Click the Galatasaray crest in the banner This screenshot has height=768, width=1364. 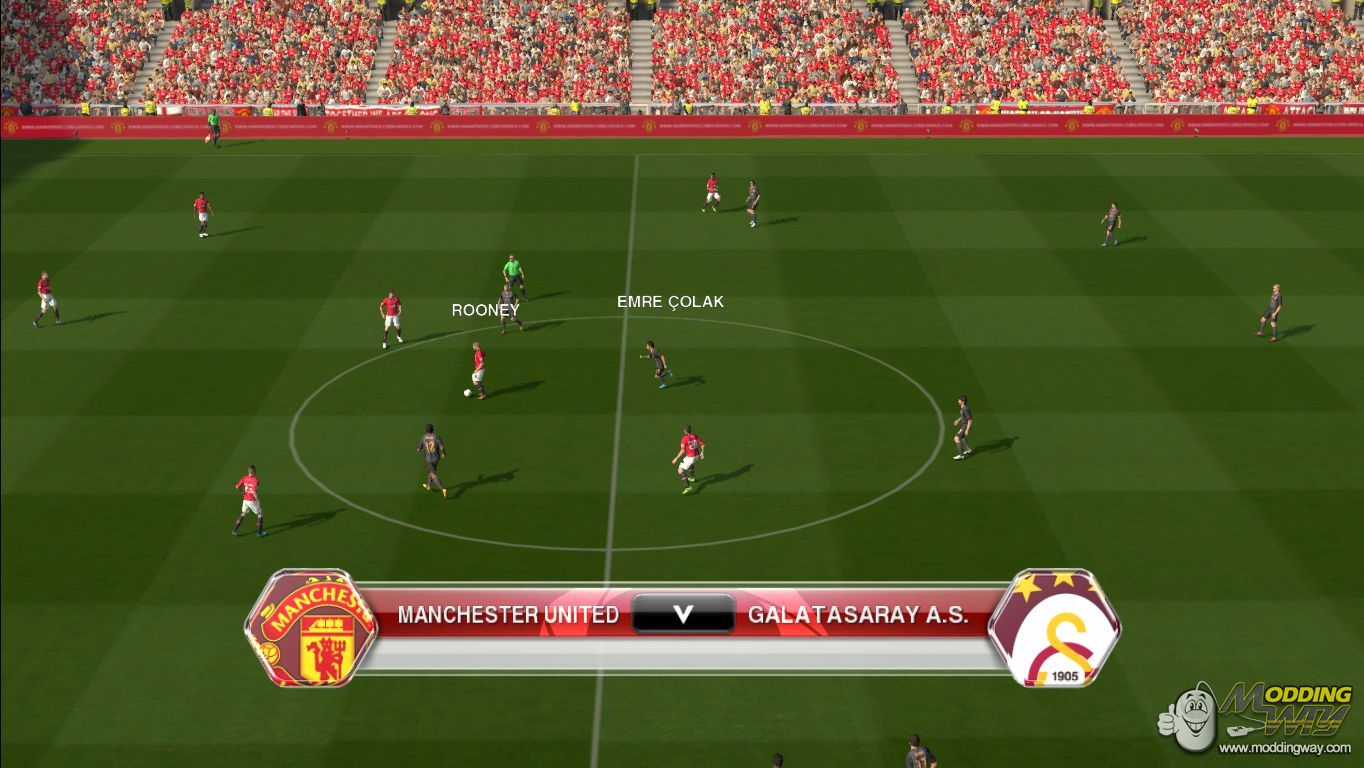pyautogui.click(x=1054, y=628)
